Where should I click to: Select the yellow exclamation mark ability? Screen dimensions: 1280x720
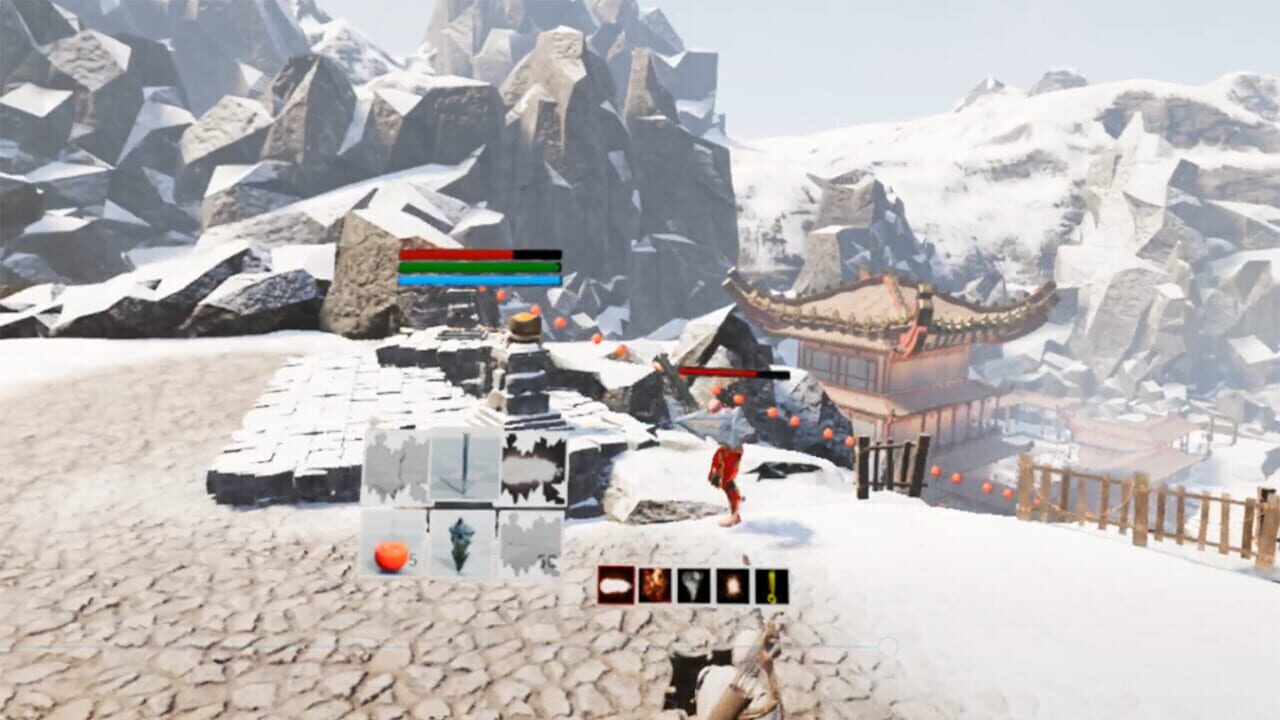tap(771, 587)
